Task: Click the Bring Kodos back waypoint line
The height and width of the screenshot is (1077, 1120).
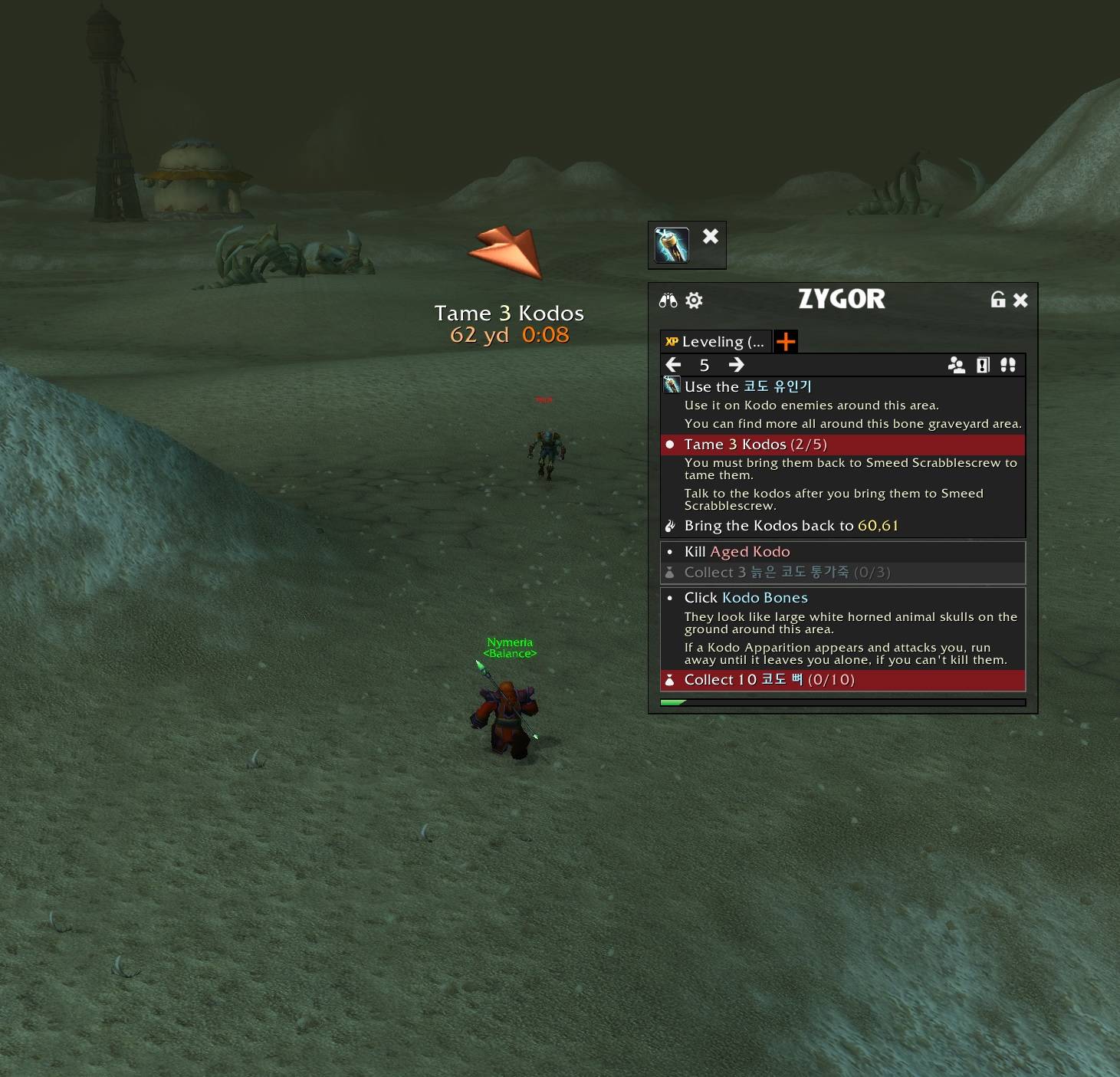Action: point(790,526)
